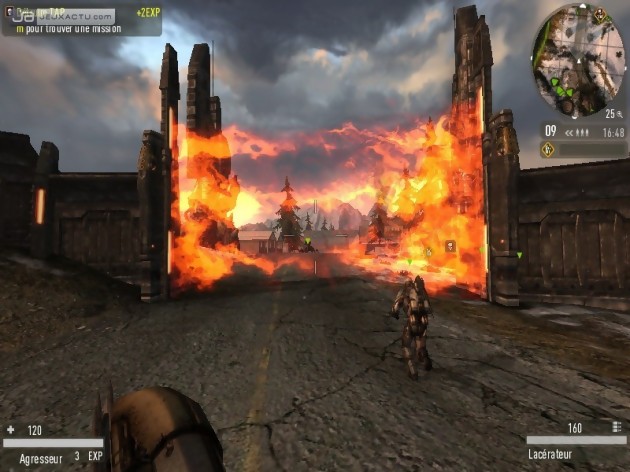The height and width of the screenshot is (472, 630).
Task: Click the Agresseur class label
Action: tap(41, 457)
